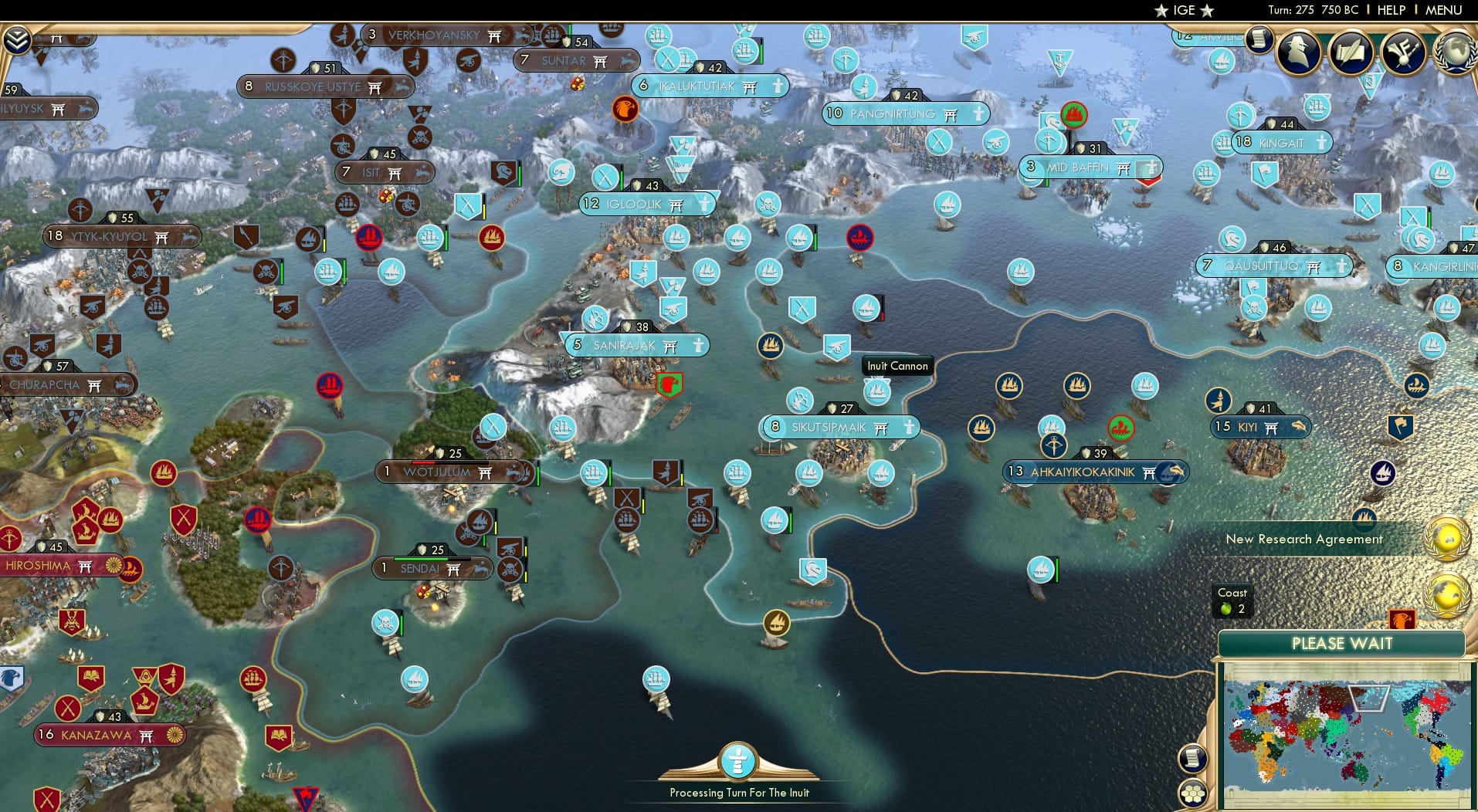
Task: Click the red eagle notification icon
Action: 1402,618
